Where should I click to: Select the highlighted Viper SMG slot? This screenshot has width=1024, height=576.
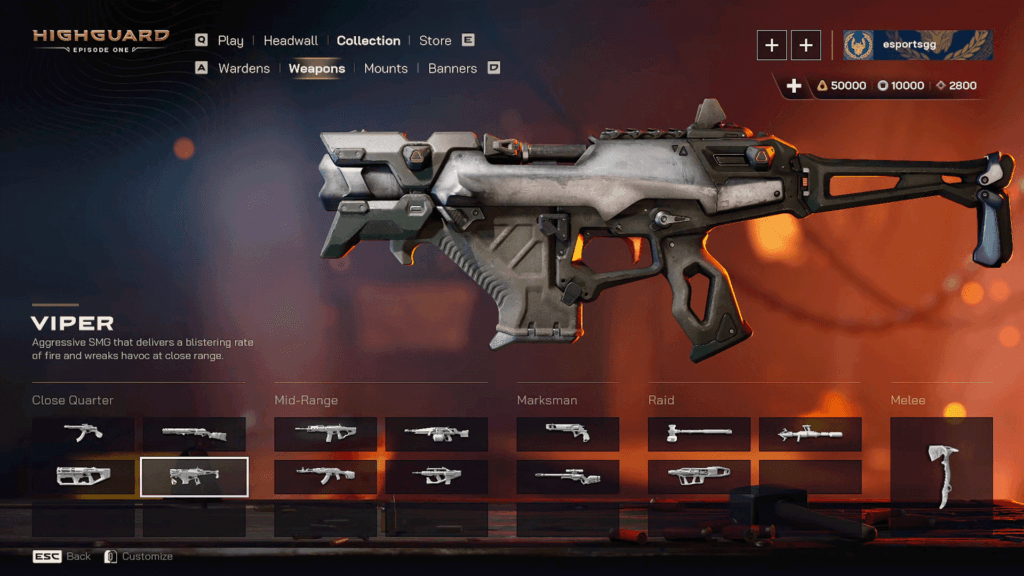click(194, 477)
